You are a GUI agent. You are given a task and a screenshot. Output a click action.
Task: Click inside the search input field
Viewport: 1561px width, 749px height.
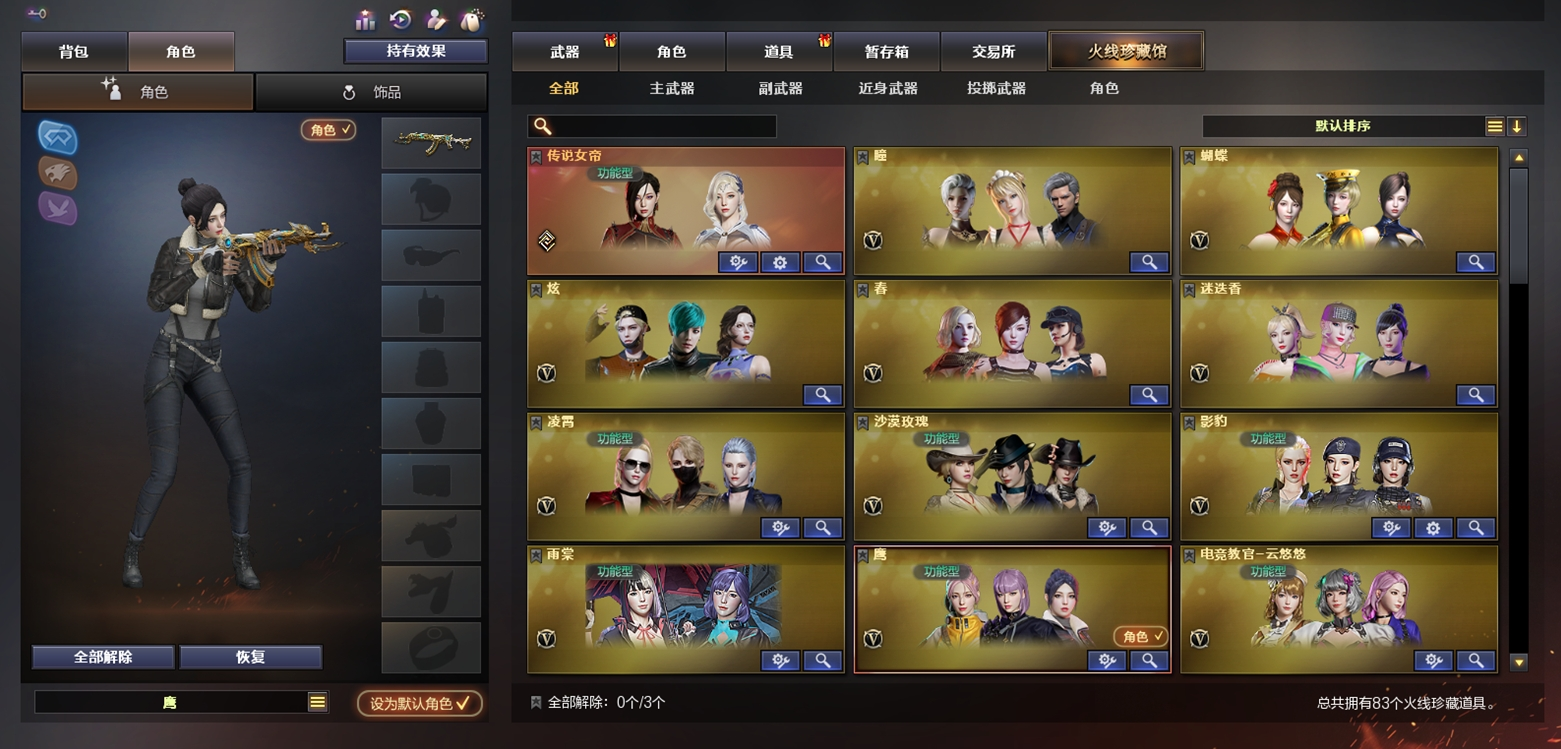[x=660, y=126]
